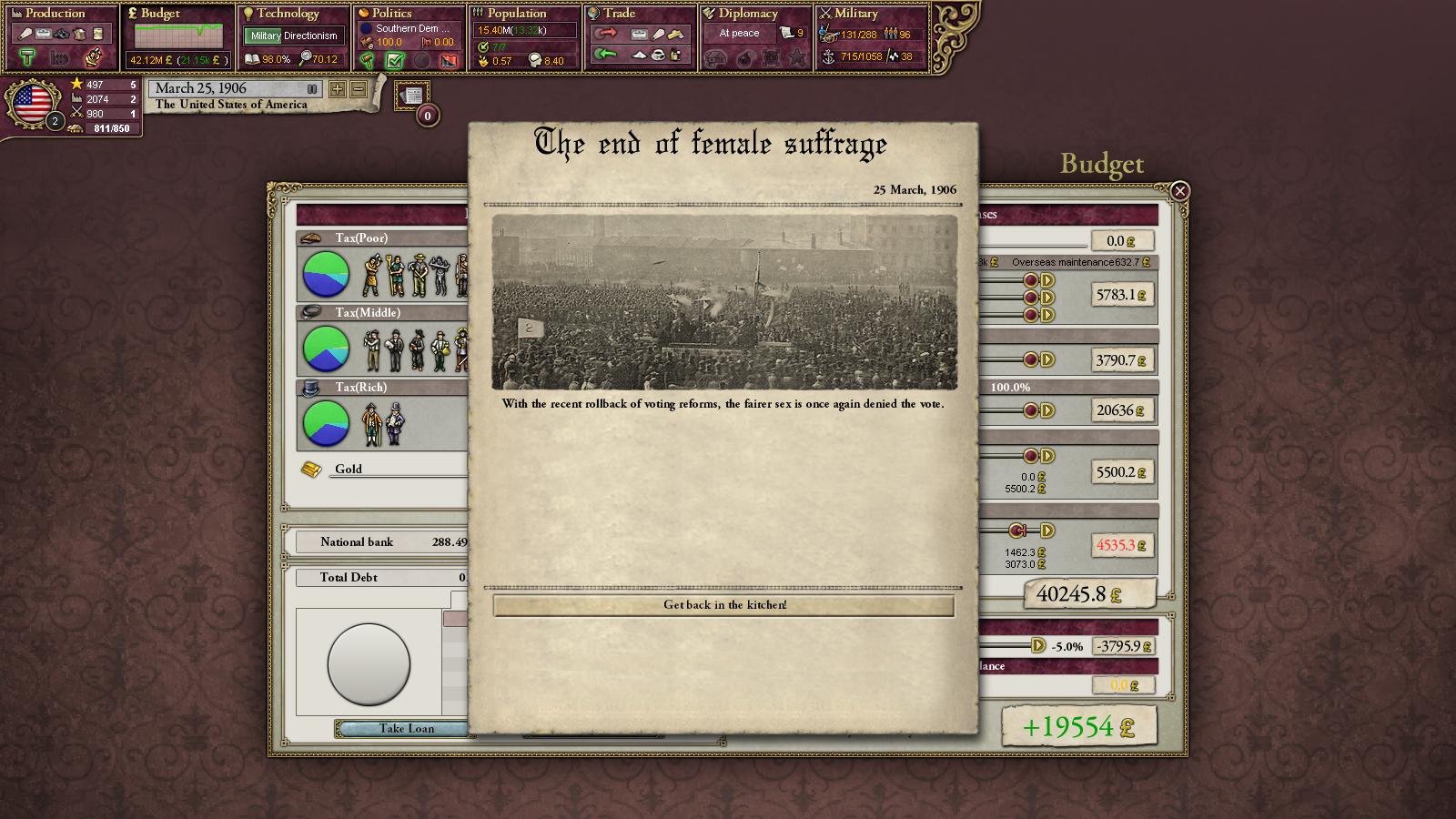Image resolution: width=1456 pixels, height=819 pixels.
Task: Toggle pause next to the date
Action: coord(312,89)
